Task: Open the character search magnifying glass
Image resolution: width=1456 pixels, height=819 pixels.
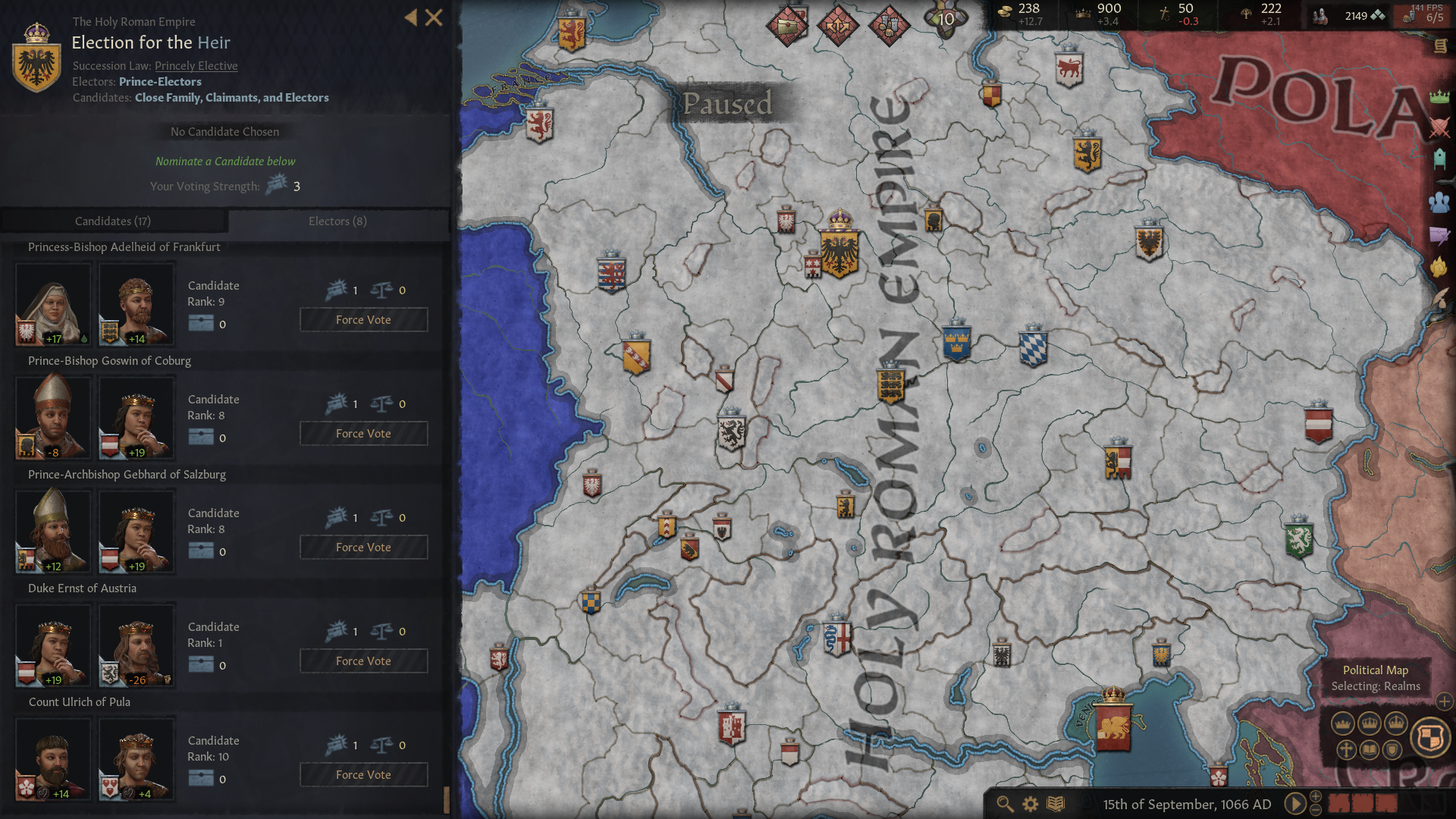Action: coord(1005,805)
